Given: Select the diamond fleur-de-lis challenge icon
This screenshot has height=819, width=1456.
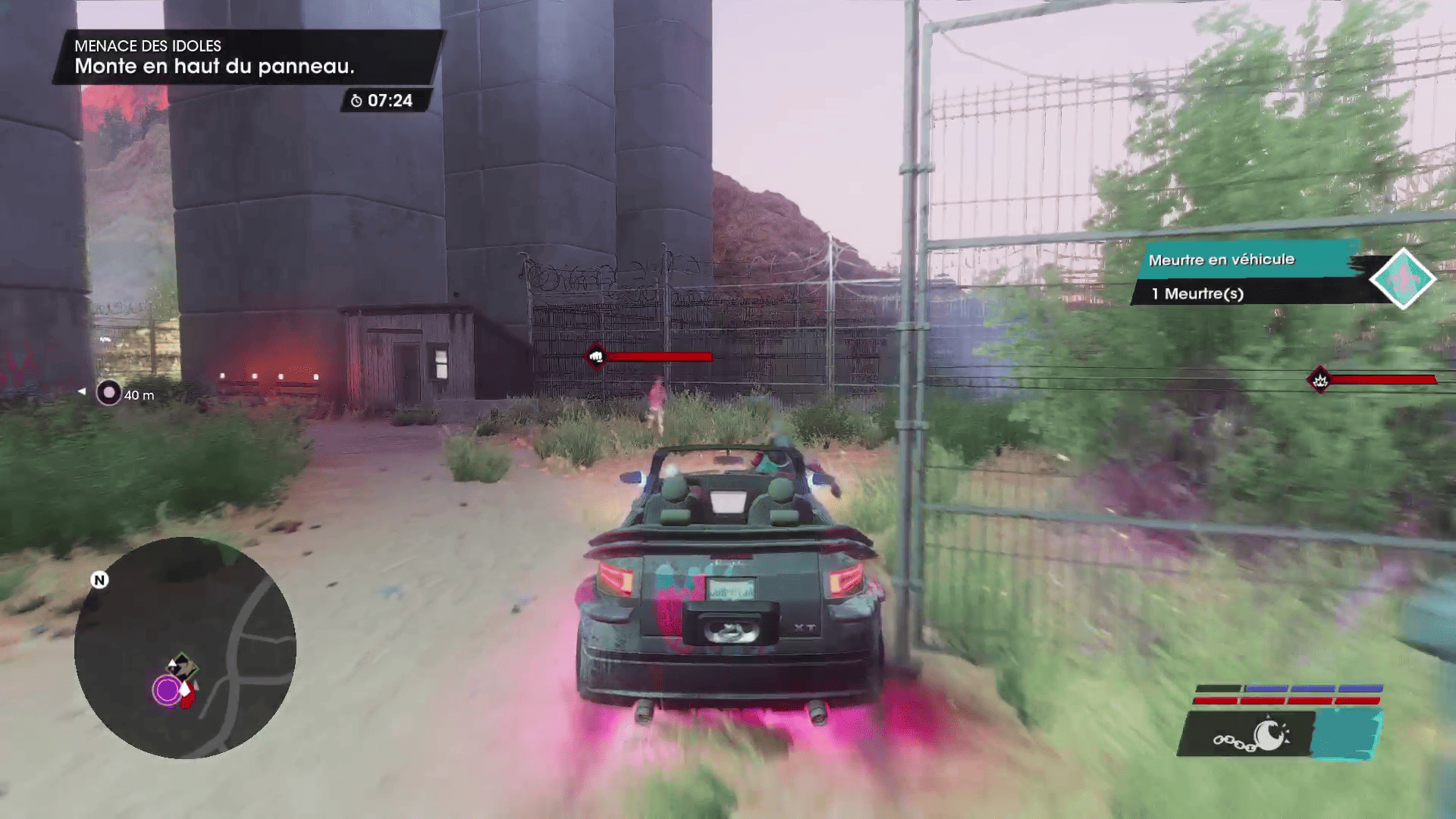Looking at the screenshot, I should pyautogui.click(x=1402, y=278).
